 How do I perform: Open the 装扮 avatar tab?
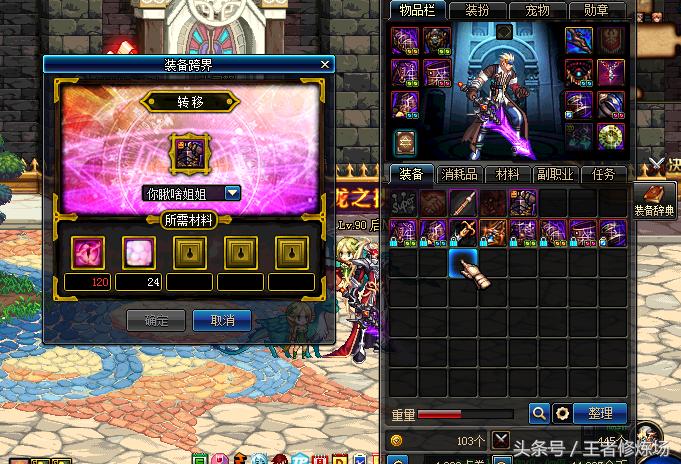[476, 10]
